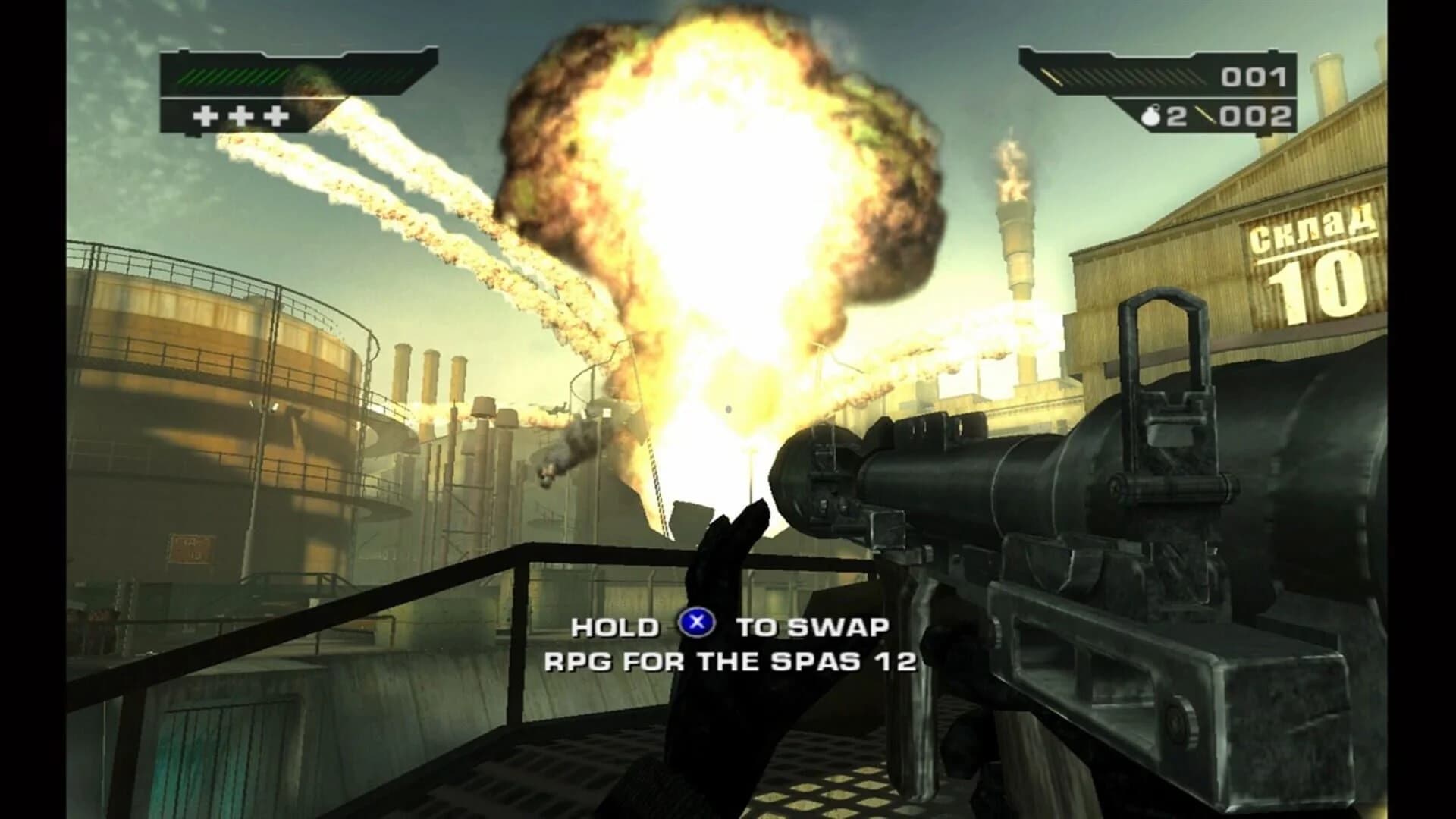The image size is (1456, 819).
Task: Toggle the grenade count showing 2
Action: (1178, 115)
